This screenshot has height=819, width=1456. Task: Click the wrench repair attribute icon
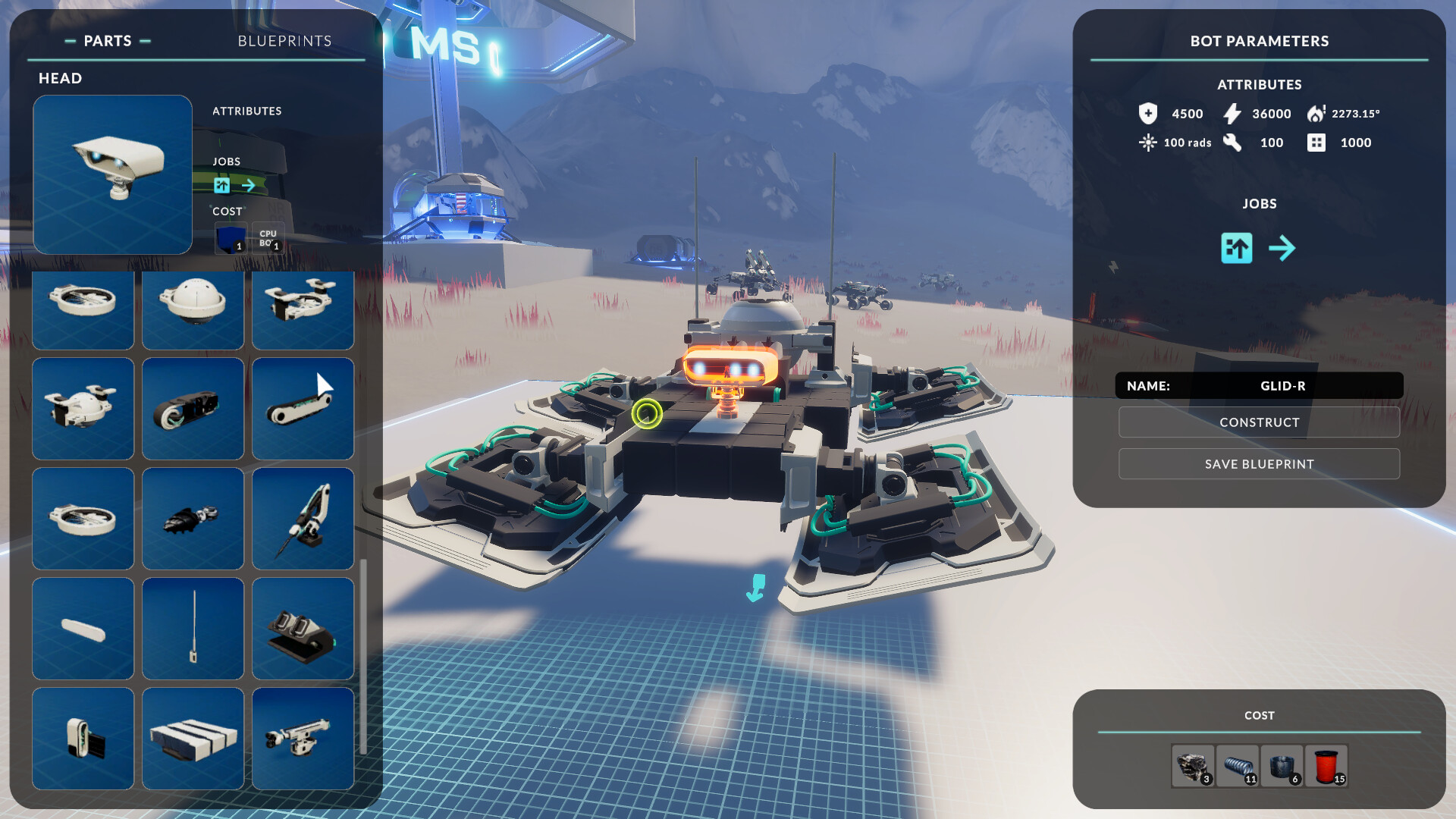pyautogui.click(x=1233, y=143)
